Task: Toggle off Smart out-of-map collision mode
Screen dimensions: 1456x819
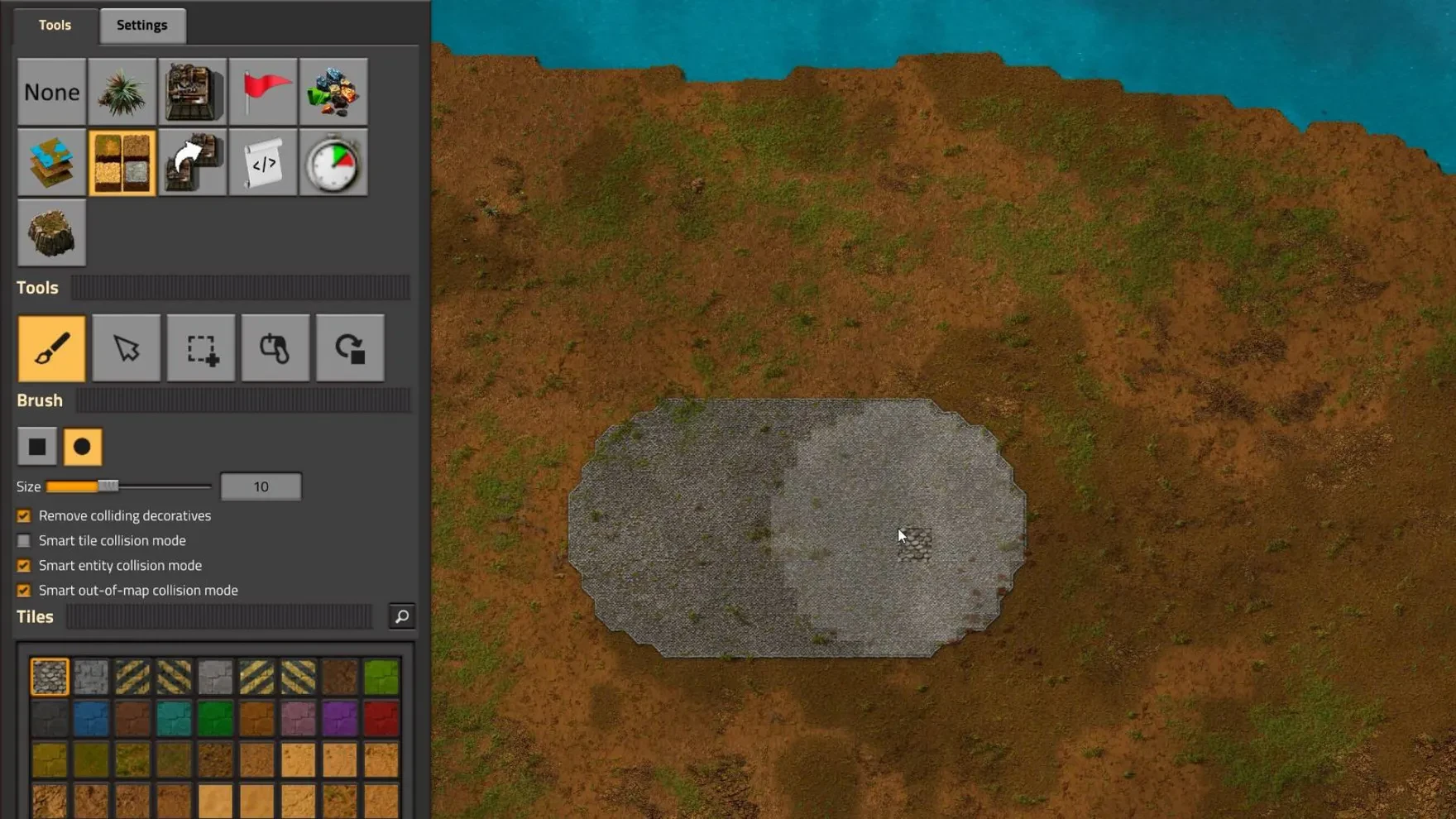Action: (x=23, y=590)
